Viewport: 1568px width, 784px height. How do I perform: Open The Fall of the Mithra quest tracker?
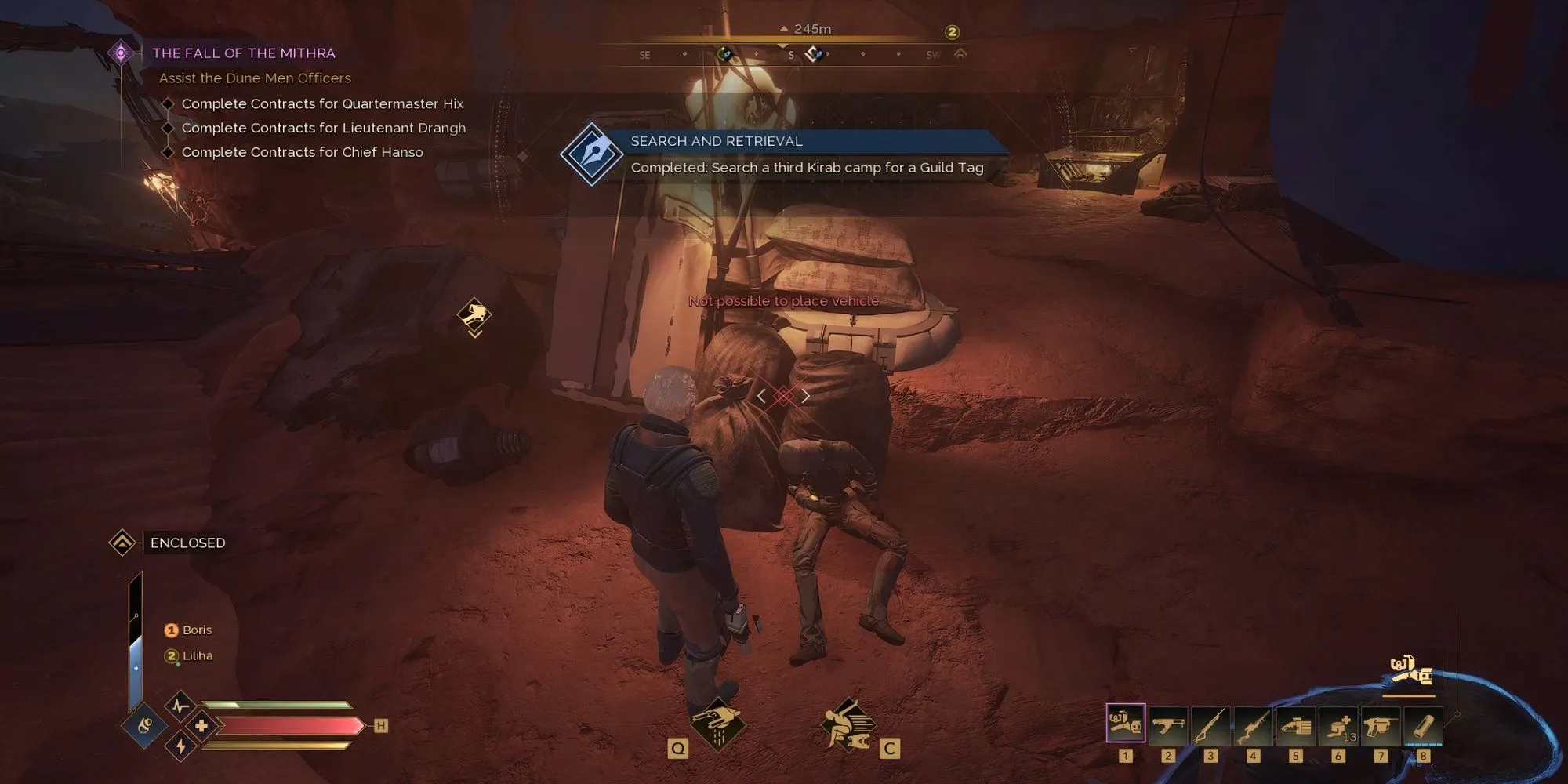(x=243, y=53)
